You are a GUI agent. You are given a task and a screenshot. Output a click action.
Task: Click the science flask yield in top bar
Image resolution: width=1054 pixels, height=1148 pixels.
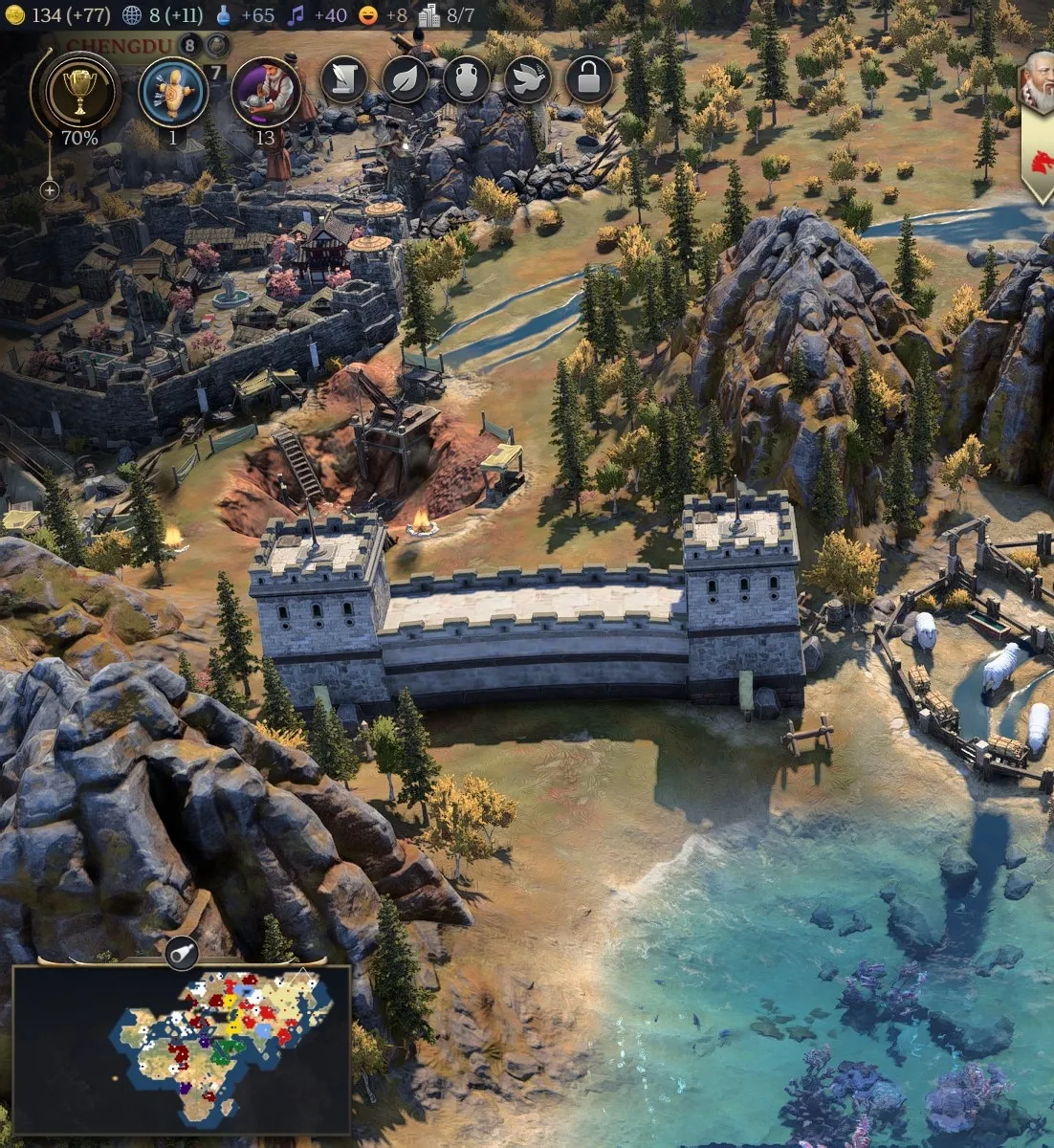[x=223, y=15]
